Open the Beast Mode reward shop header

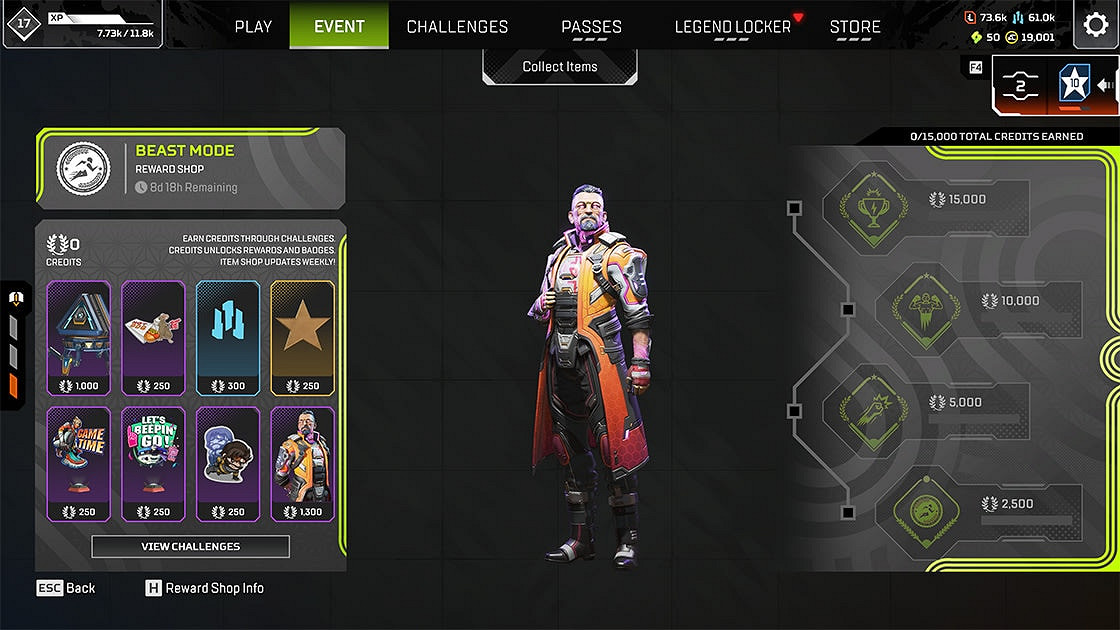pyautogui.click(x=190, y=168)
